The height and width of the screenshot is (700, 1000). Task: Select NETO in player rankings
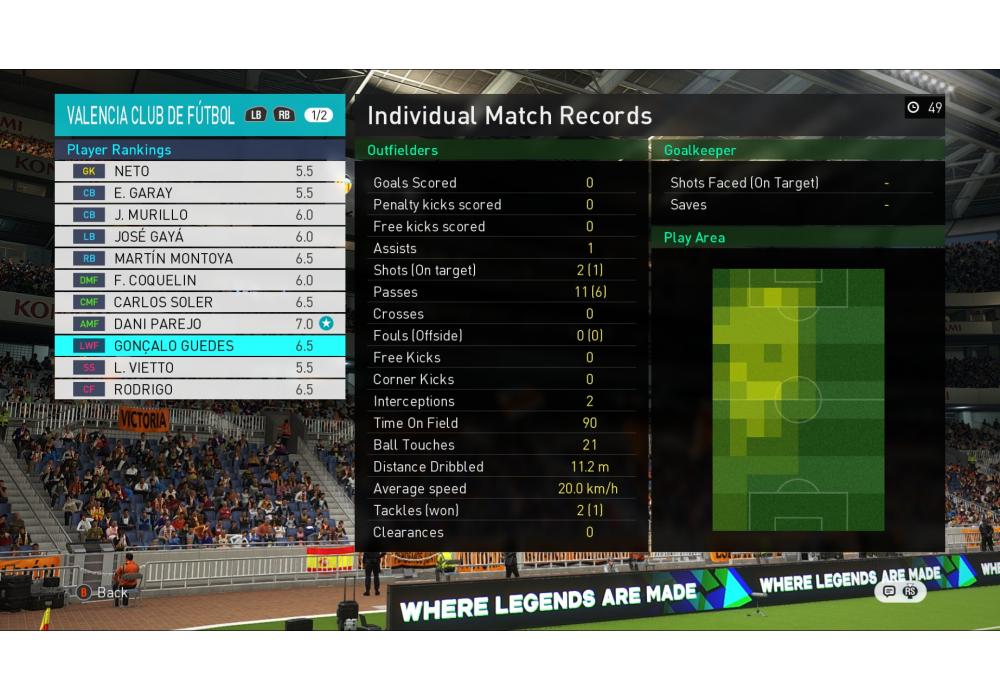click(x=199, y=171)
